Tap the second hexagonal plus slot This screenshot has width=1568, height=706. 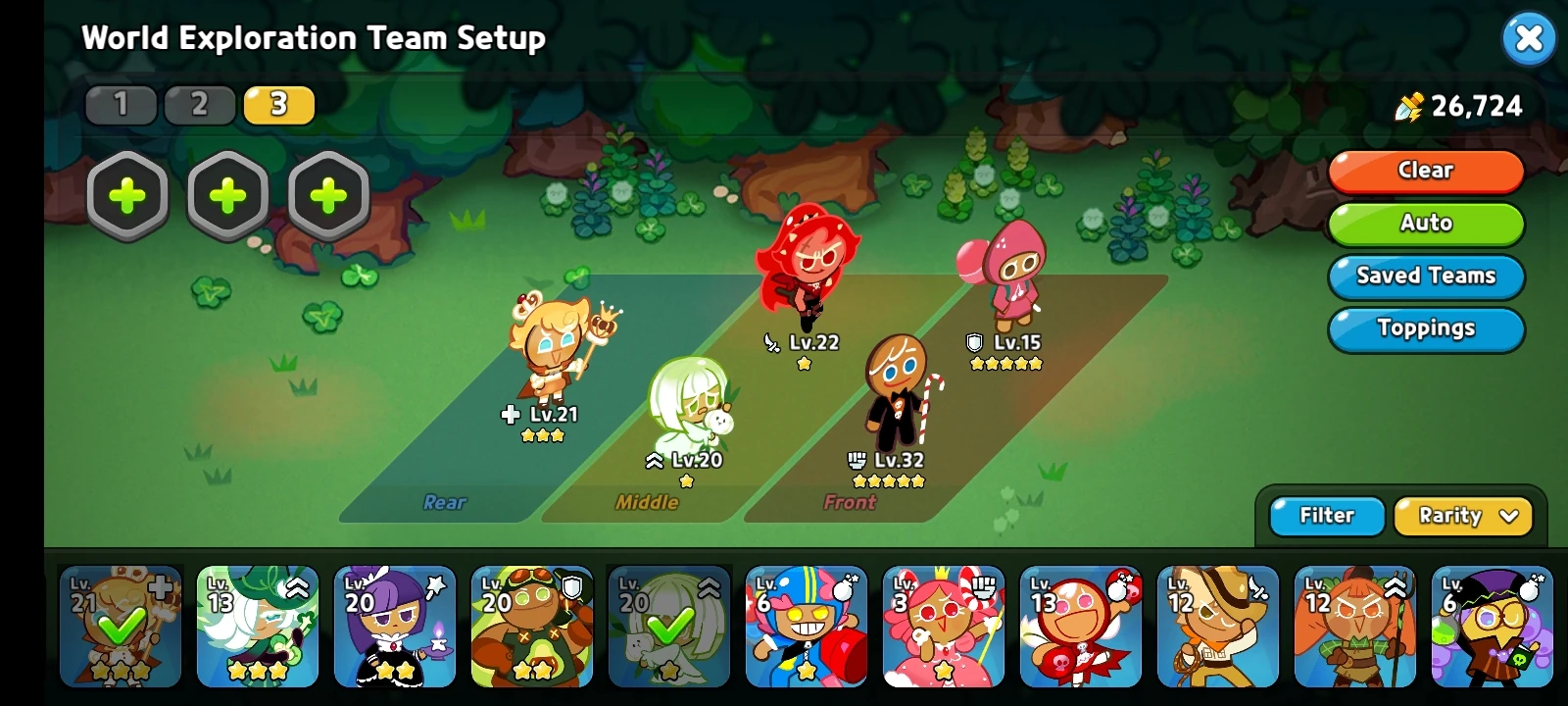click(x=227, y=194)
